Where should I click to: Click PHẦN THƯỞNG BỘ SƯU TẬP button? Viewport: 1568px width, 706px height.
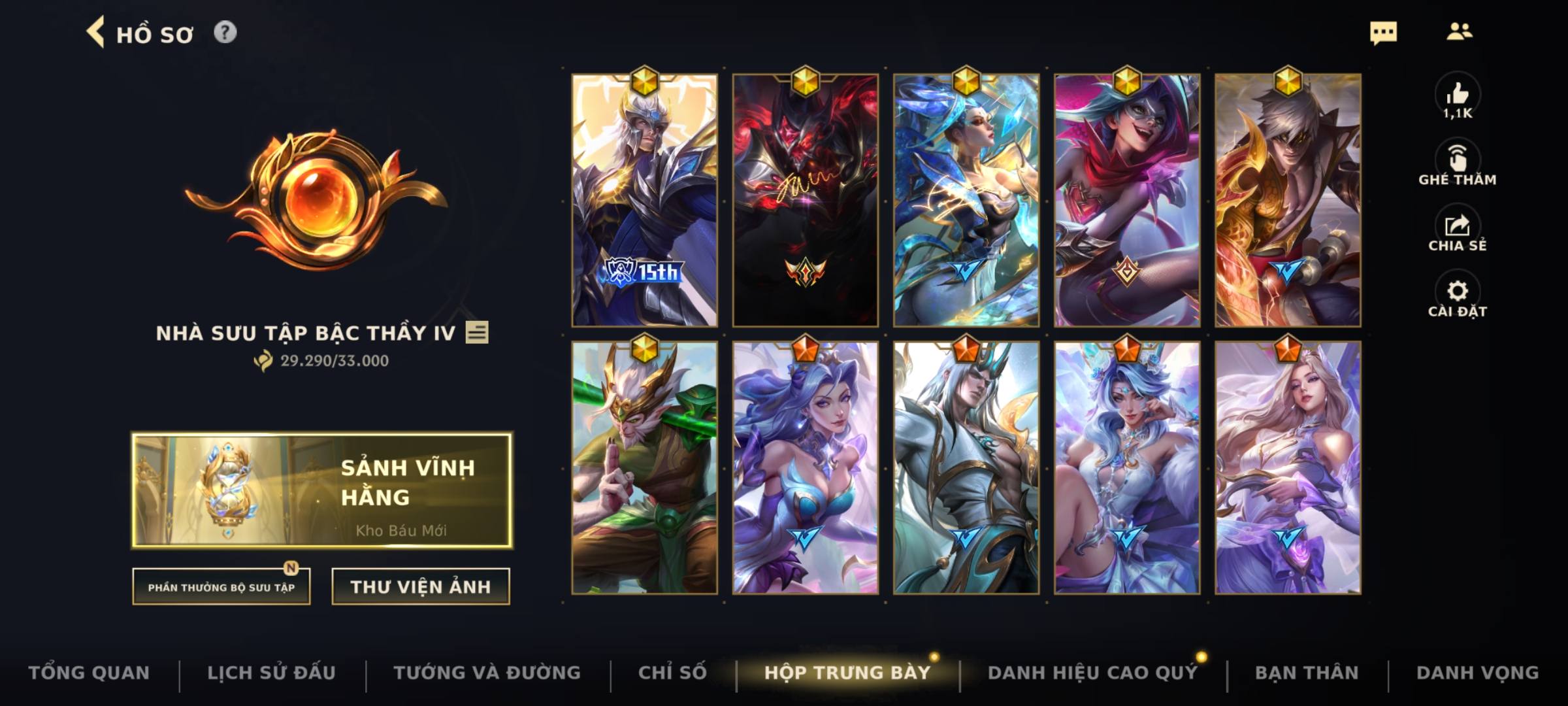pos(221,587)
